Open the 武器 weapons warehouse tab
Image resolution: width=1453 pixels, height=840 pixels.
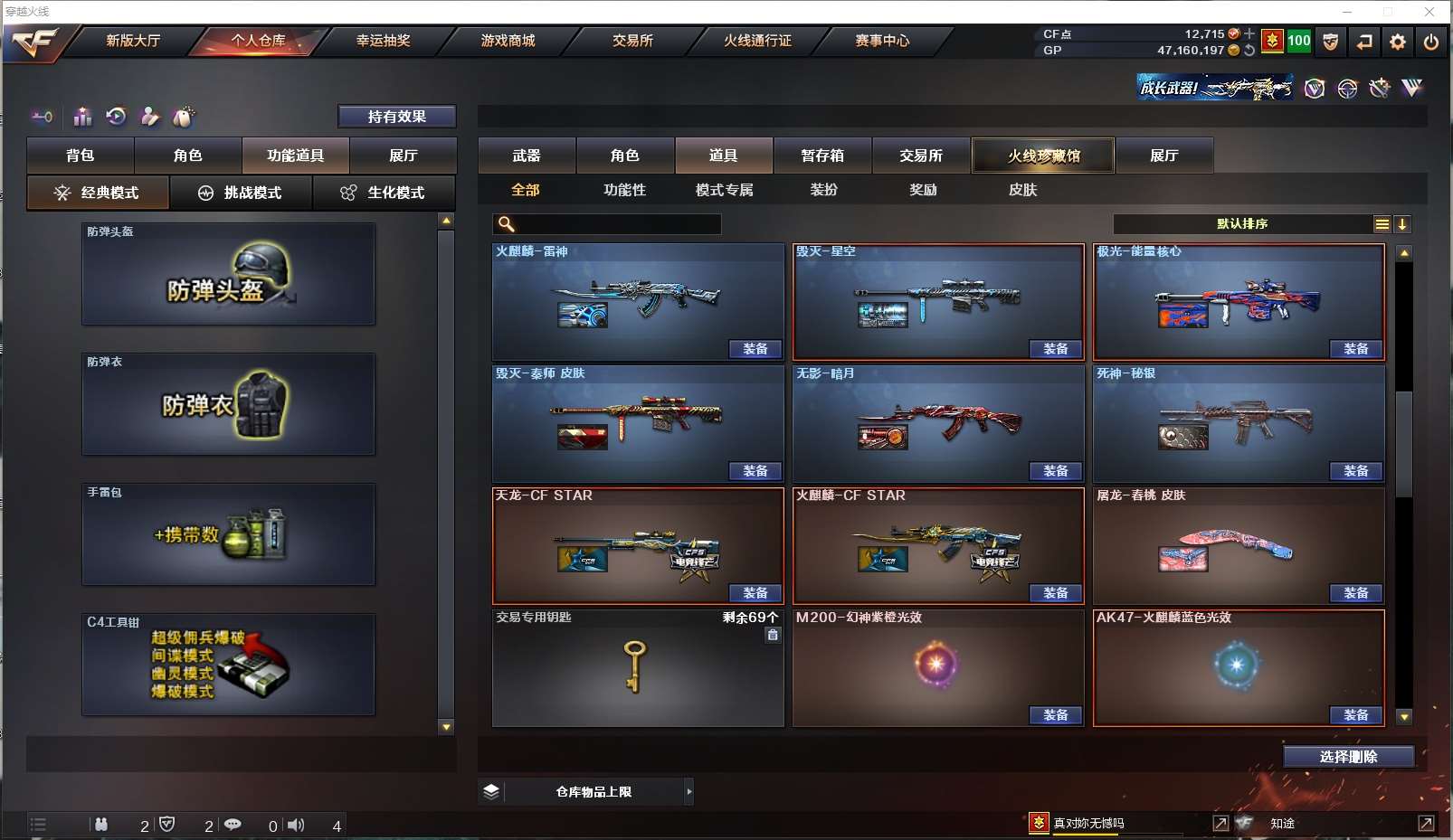tap(527, 156)
